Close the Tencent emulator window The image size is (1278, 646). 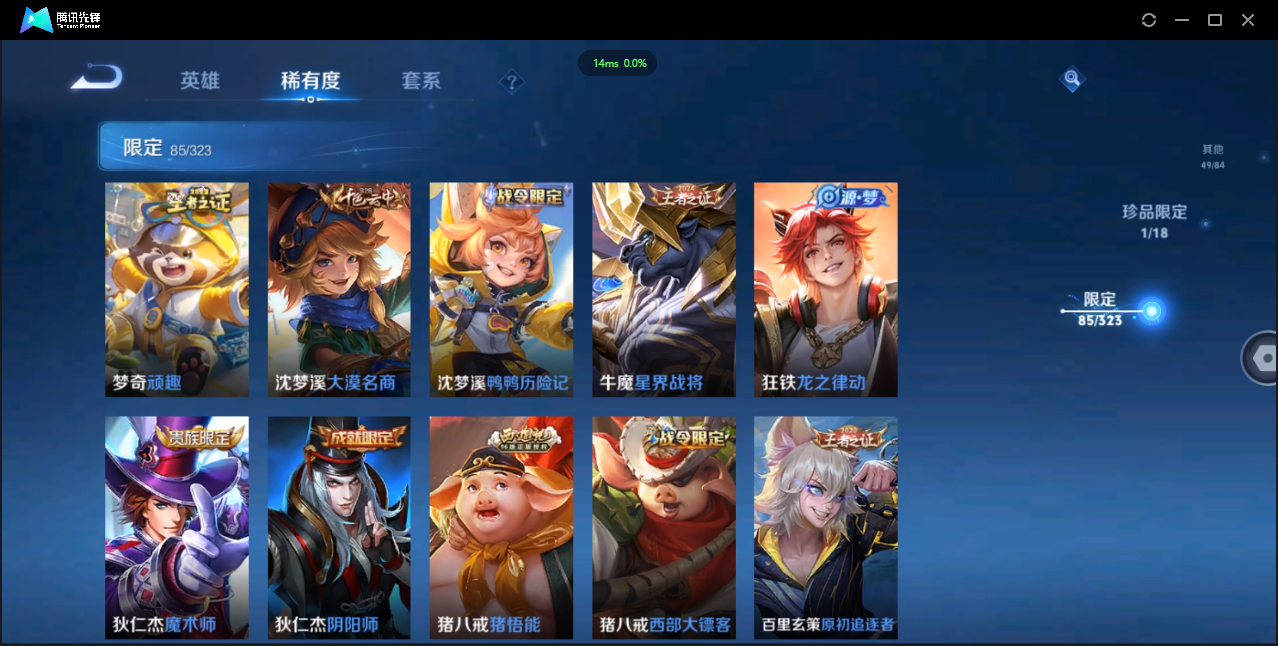pos(1248,20)
